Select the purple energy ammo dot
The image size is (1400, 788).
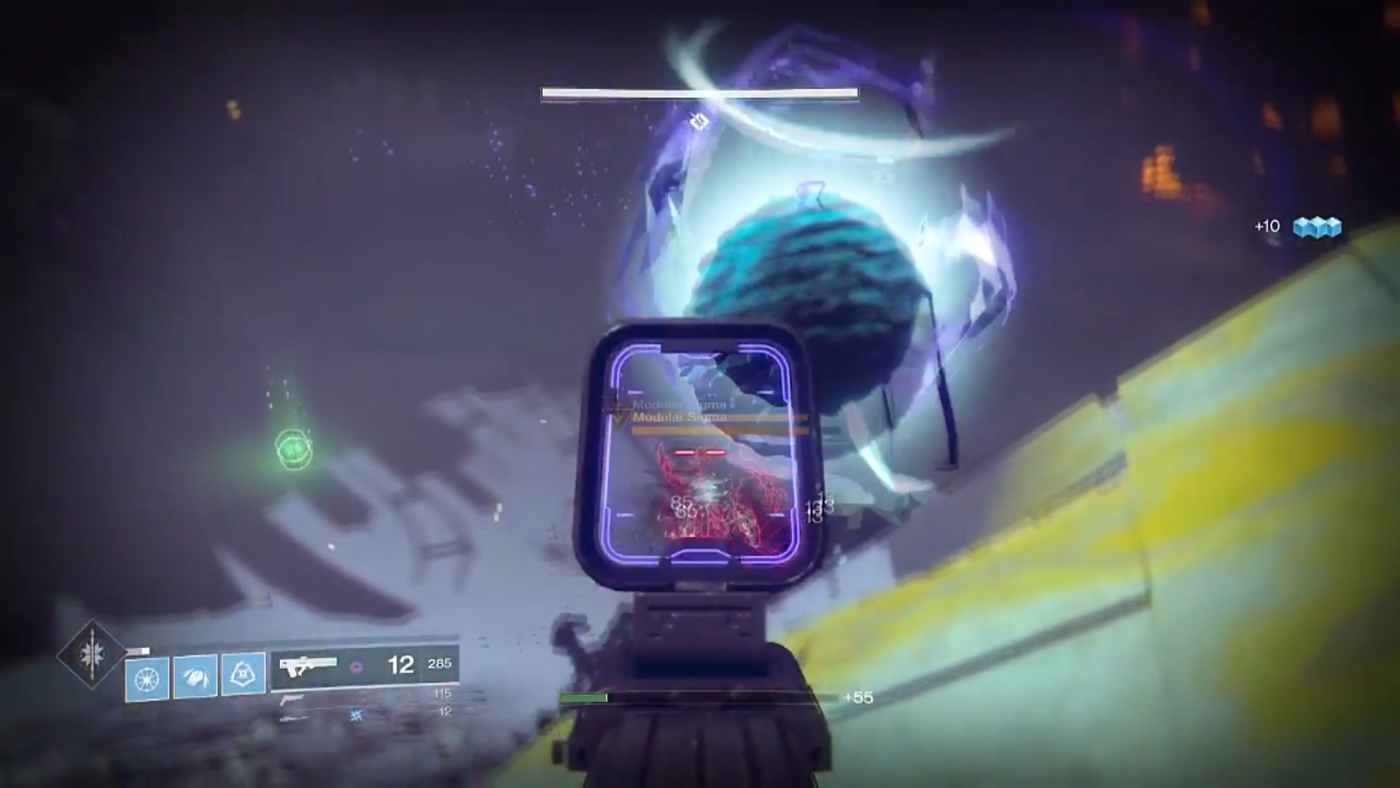[x=357, y=667]
